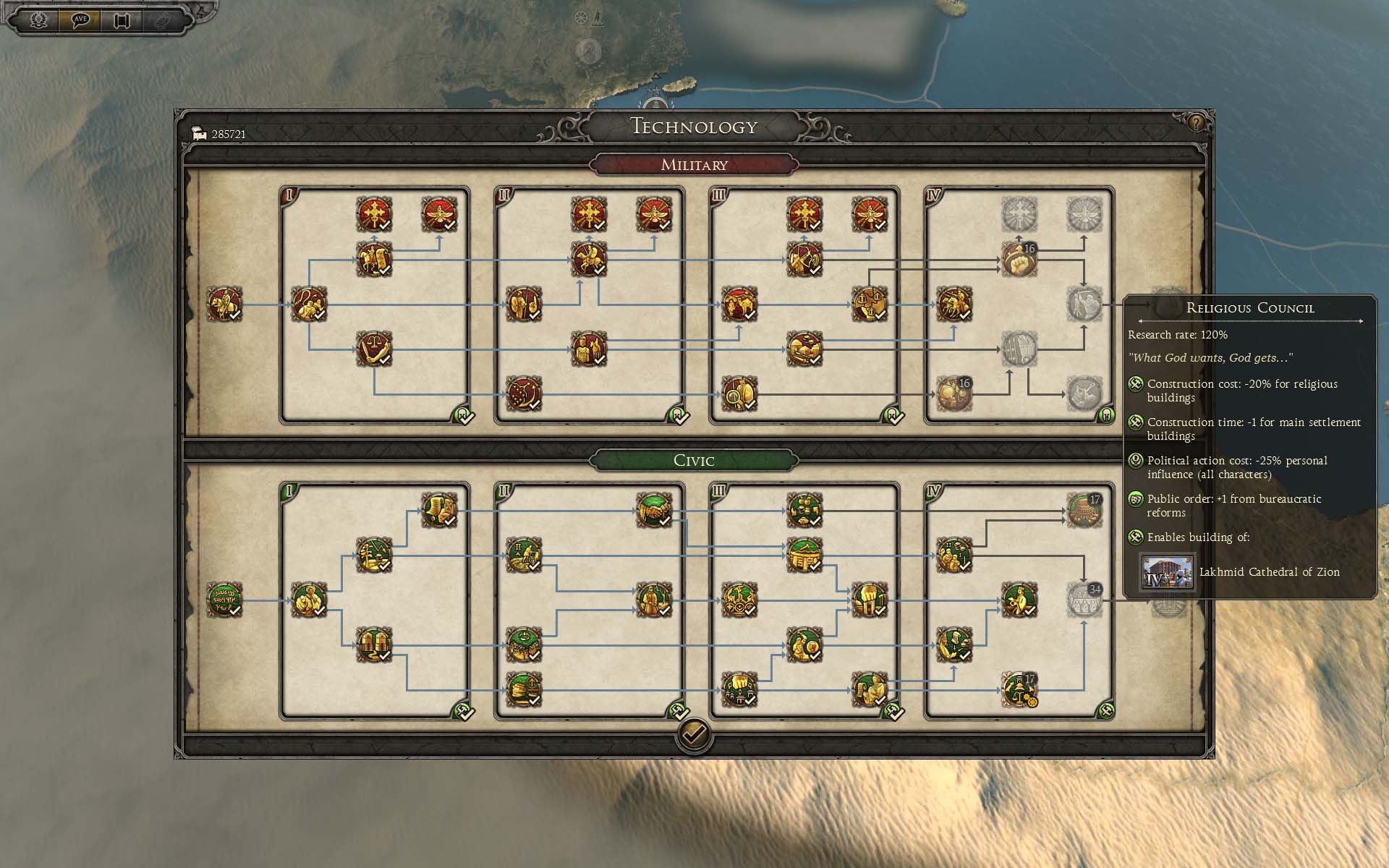Select the green script starting civic technology

(224, 600)
